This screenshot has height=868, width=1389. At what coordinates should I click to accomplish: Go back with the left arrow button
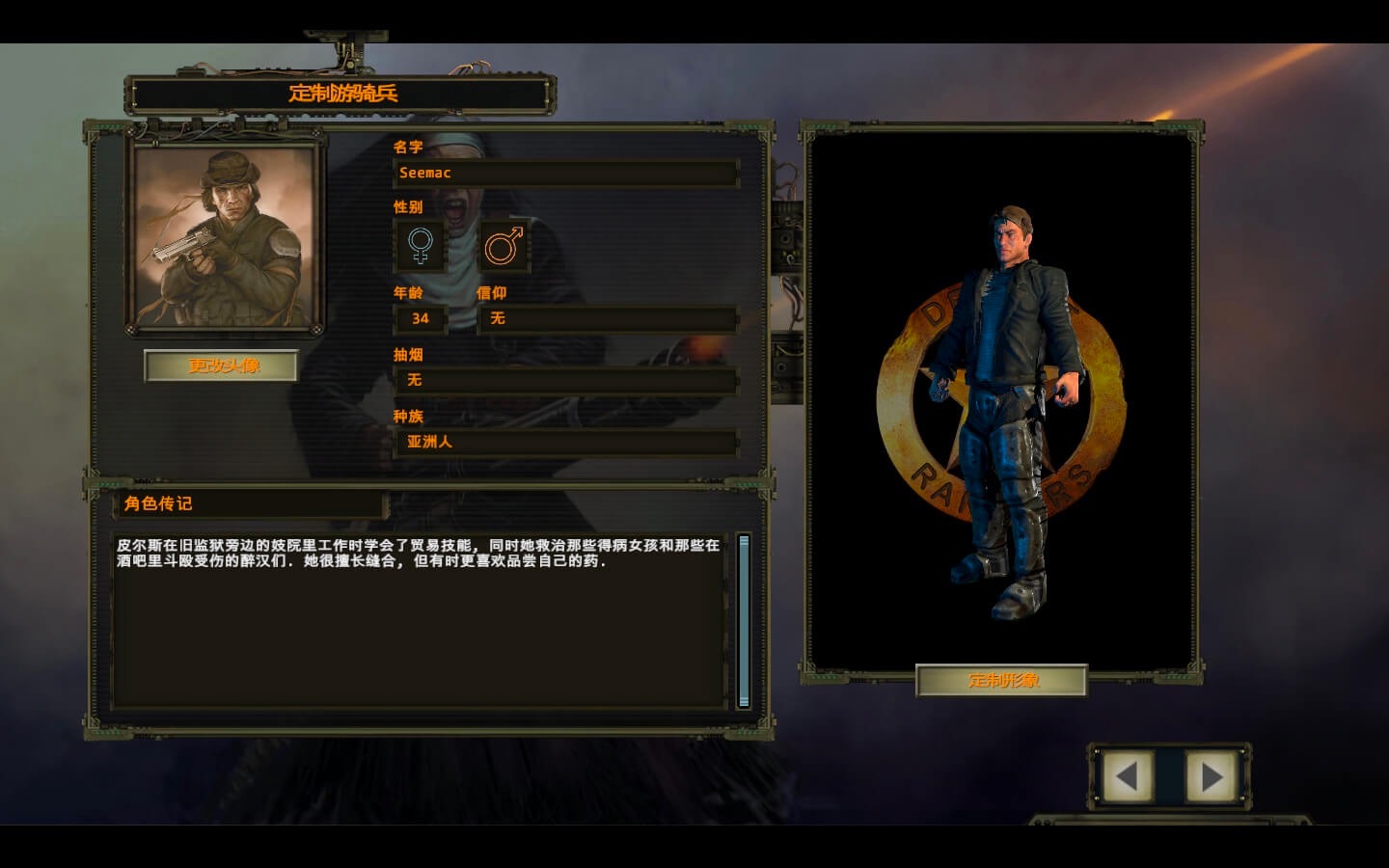[x=1127, y=775]
